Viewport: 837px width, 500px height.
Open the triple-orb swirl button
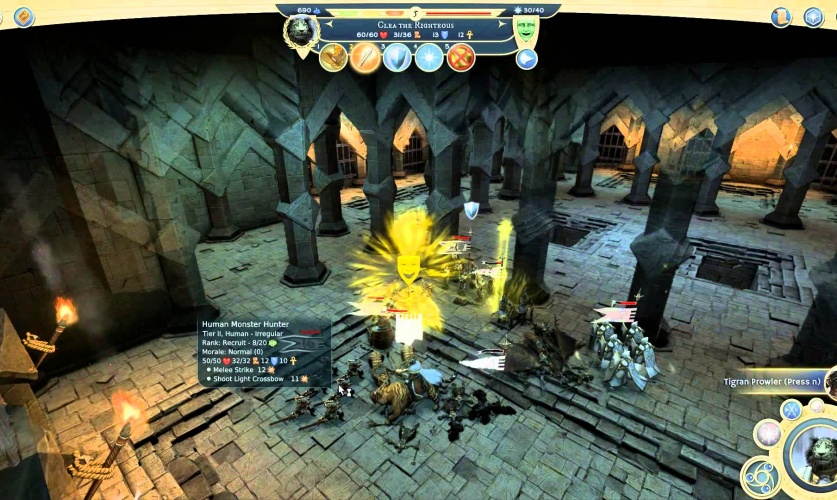(x=758, y=476)
